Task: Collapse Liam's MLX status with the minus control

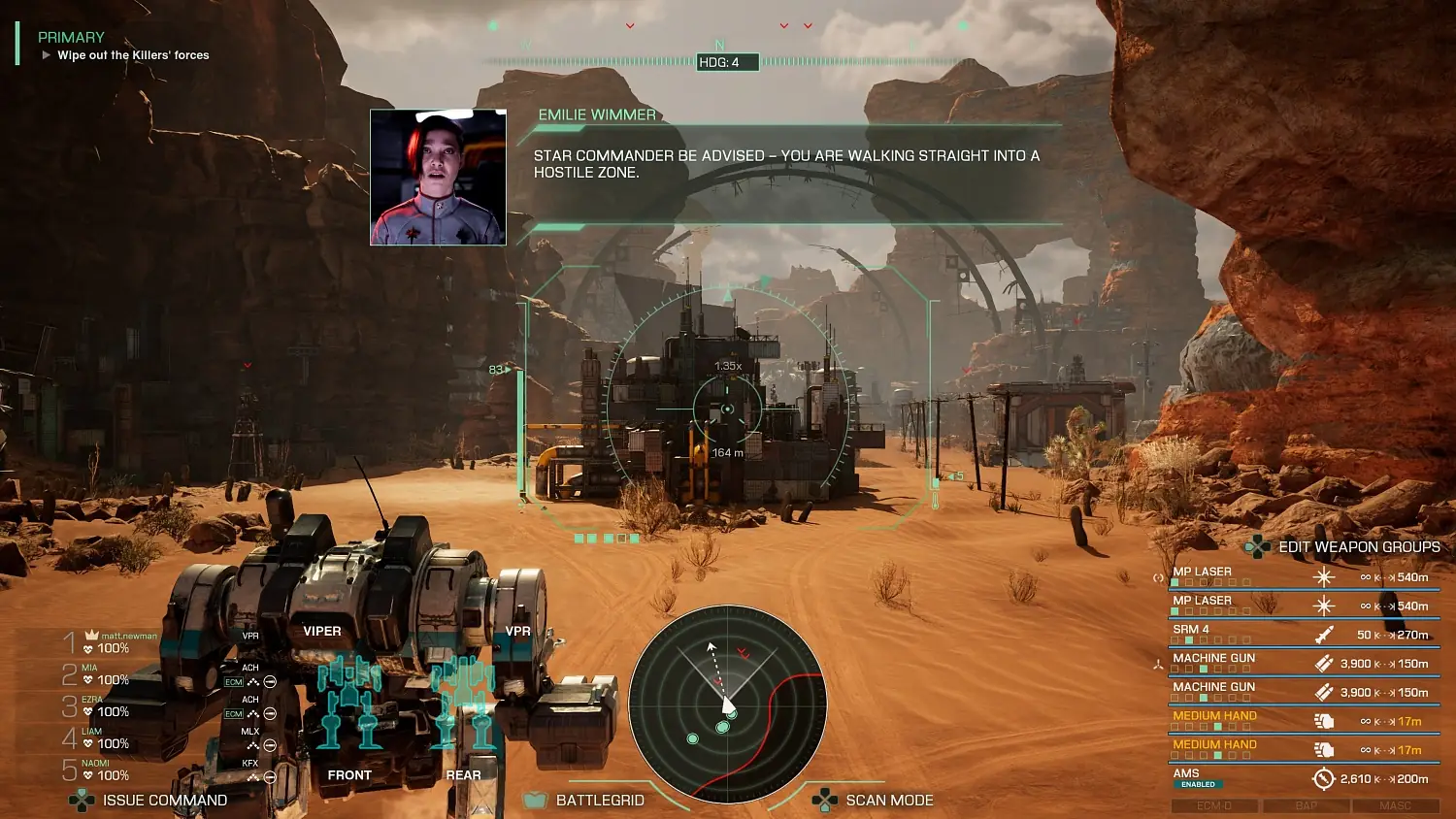Action: coord(270,745)
